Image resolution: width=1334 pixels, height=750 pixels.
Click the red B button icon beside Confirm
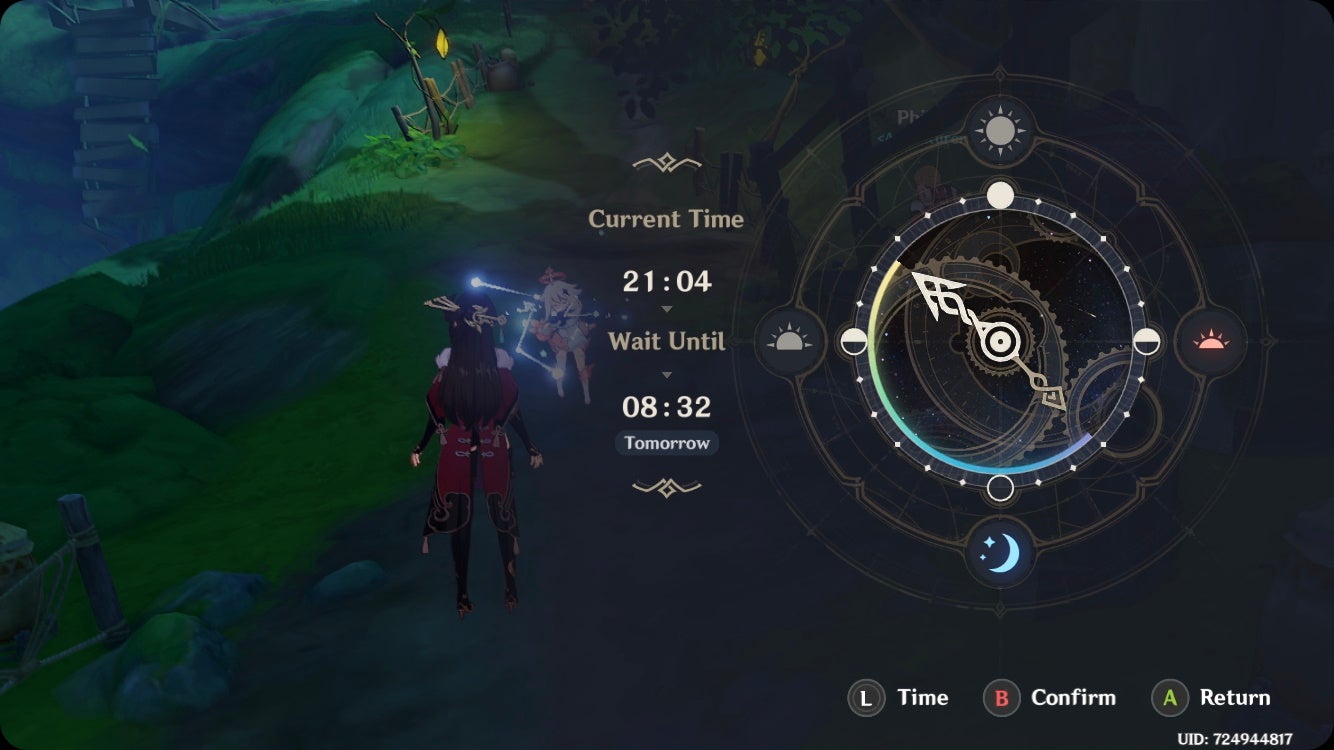pyautogui.click(x=1000, y=698)
